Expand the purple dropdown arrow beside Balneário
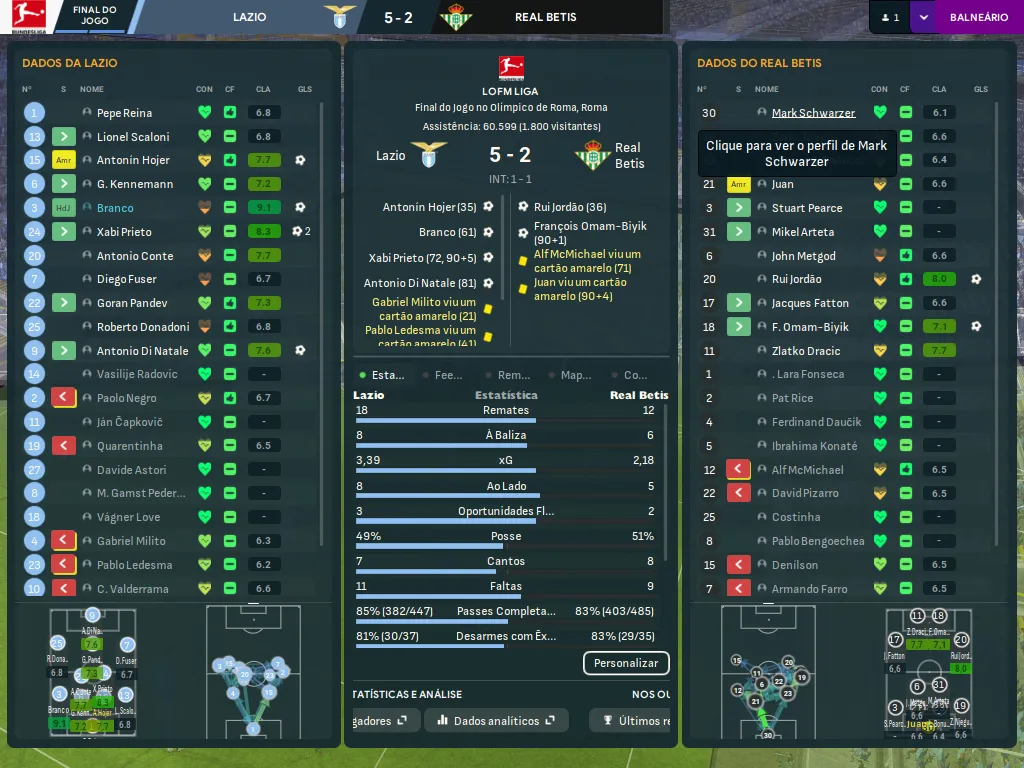 [922, 17]
